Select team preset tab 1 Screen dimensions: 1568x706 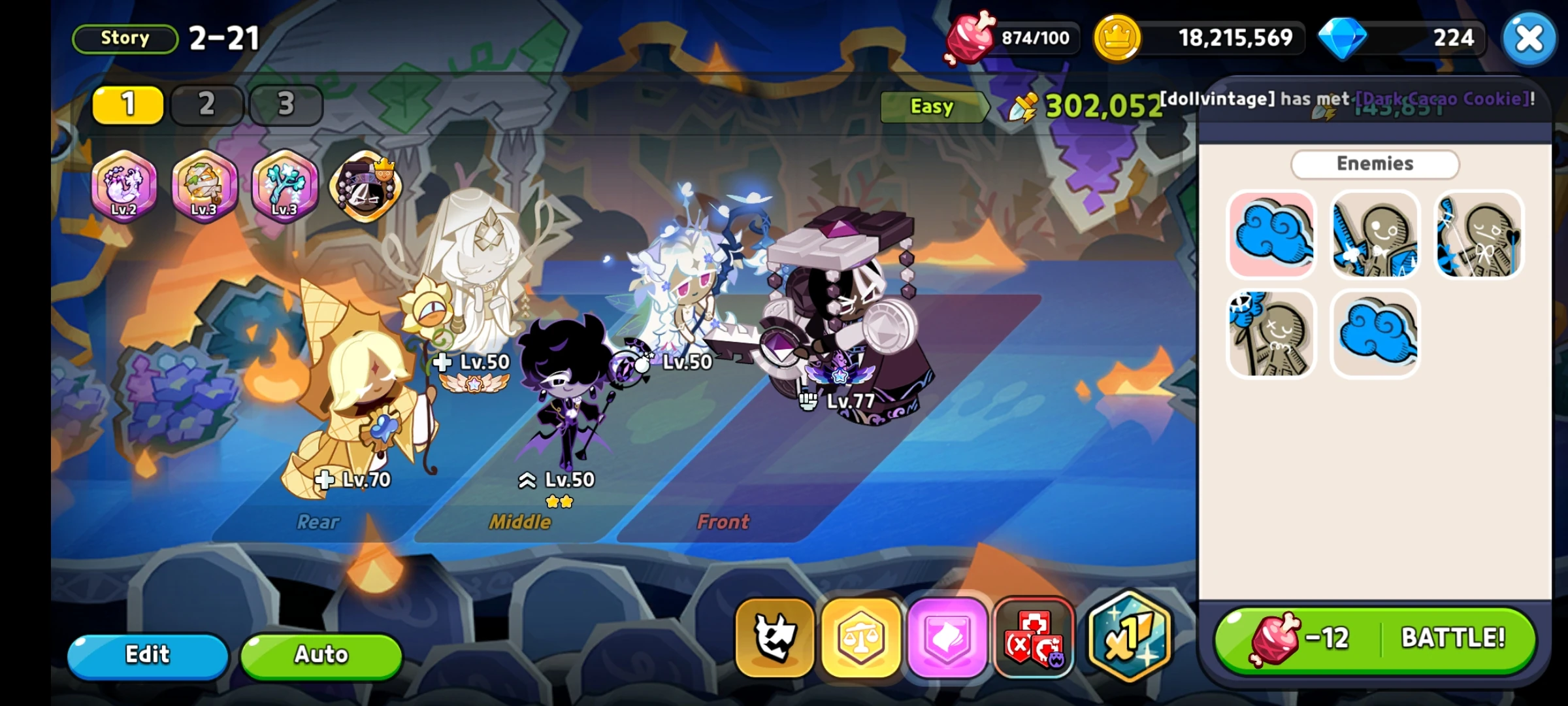128,105
